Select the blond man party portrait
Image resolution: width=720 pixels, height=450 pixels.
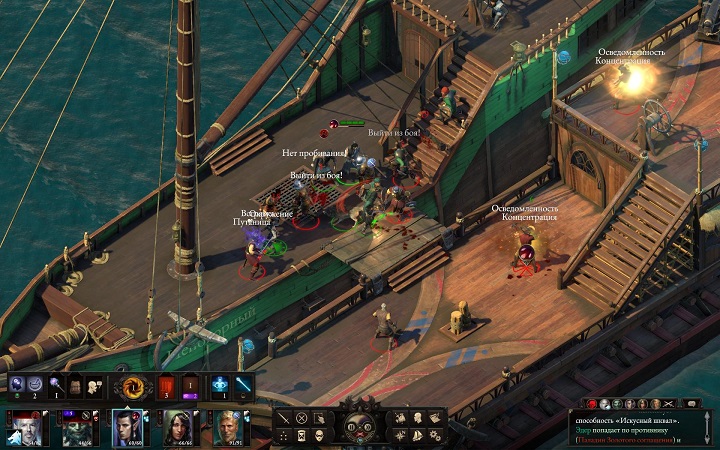tap(231, 427)
